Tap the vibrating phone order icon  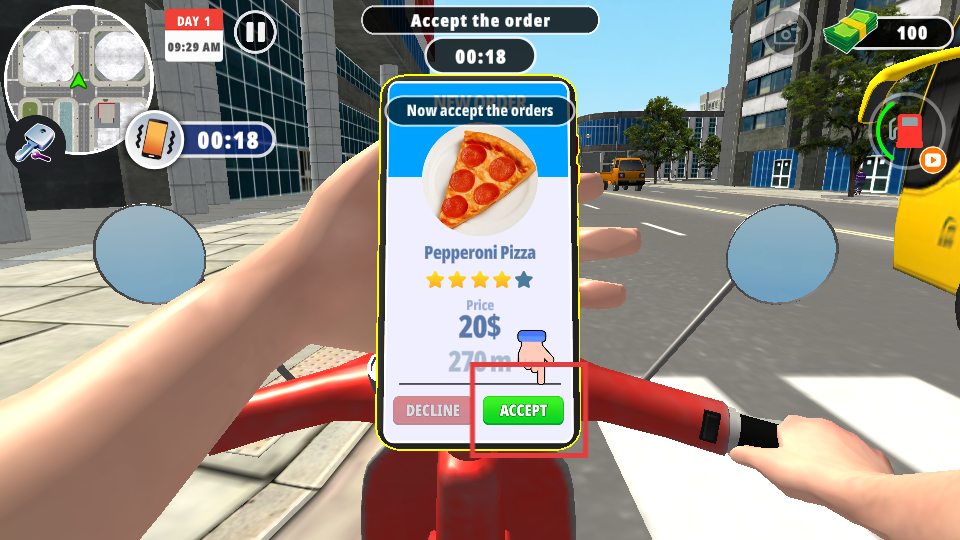click(152, 141)
